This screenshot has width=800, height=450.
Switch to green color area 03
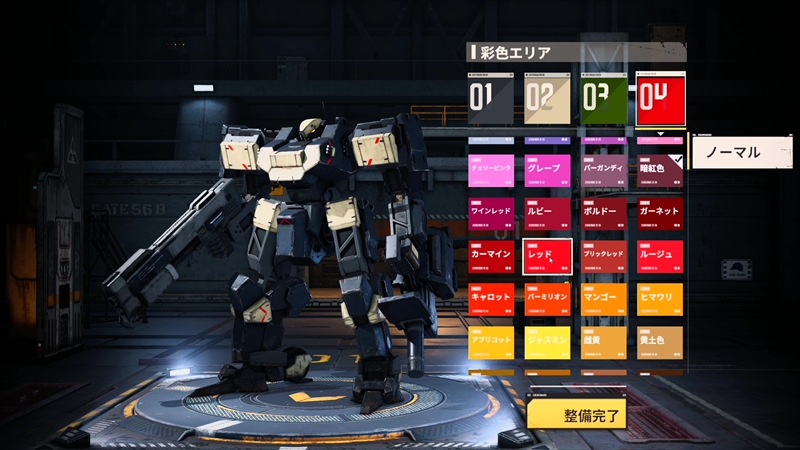pyautogui.click(x=604, y=98)
